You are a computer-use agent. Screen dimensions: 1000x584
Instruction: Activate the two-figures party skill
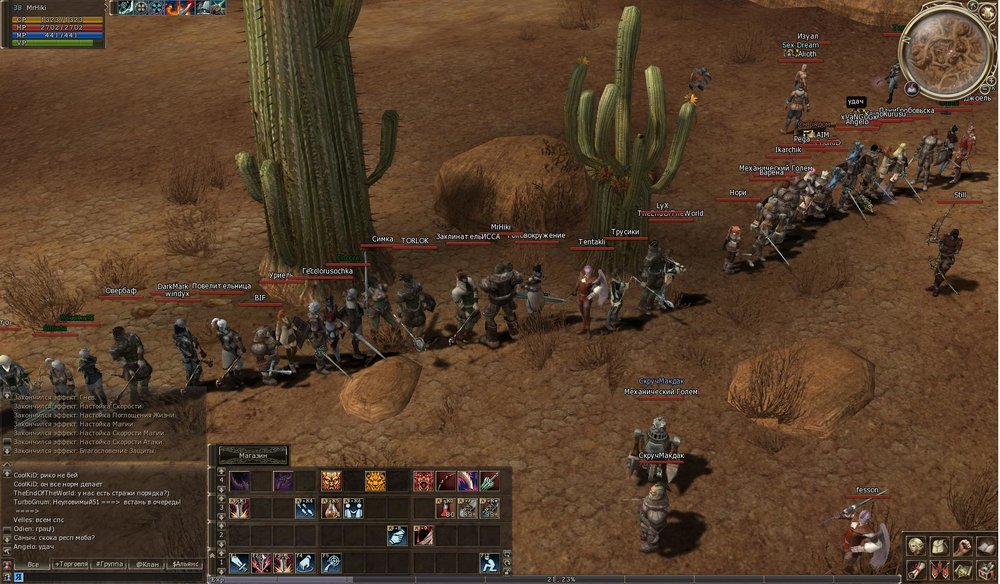coord(353,509)
